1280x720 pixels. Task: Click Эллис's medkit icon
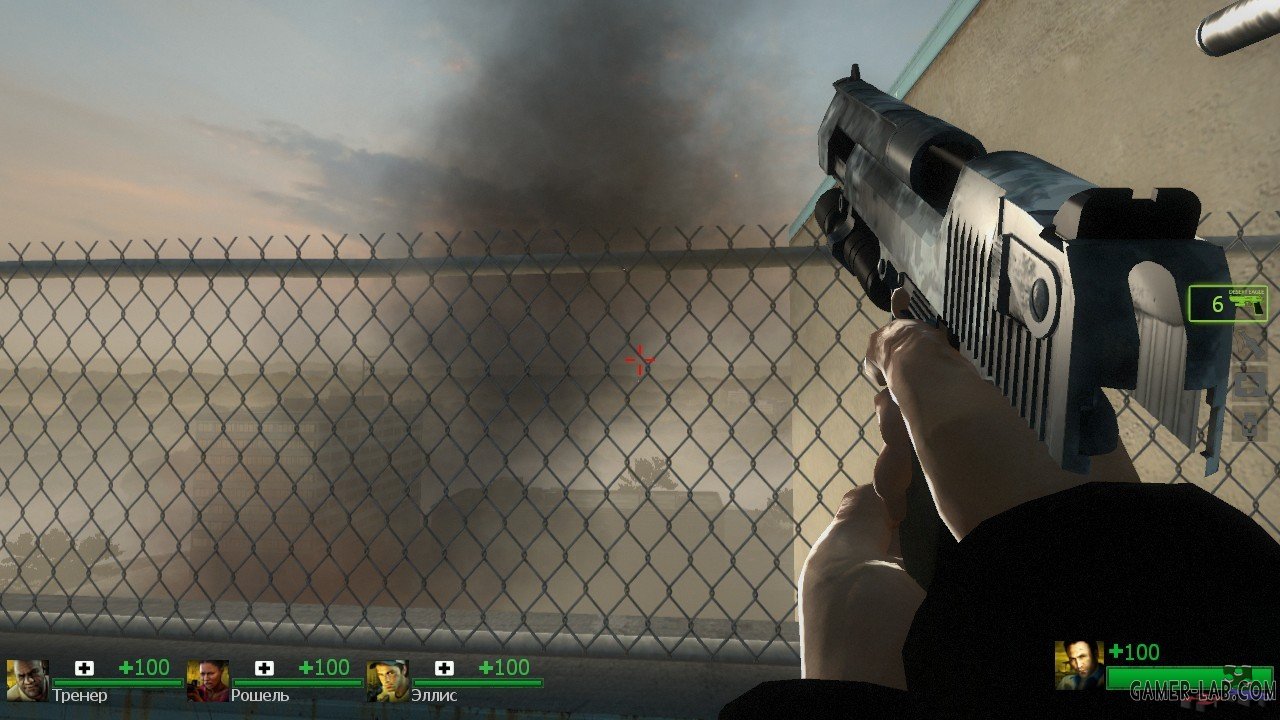[444, 668]
